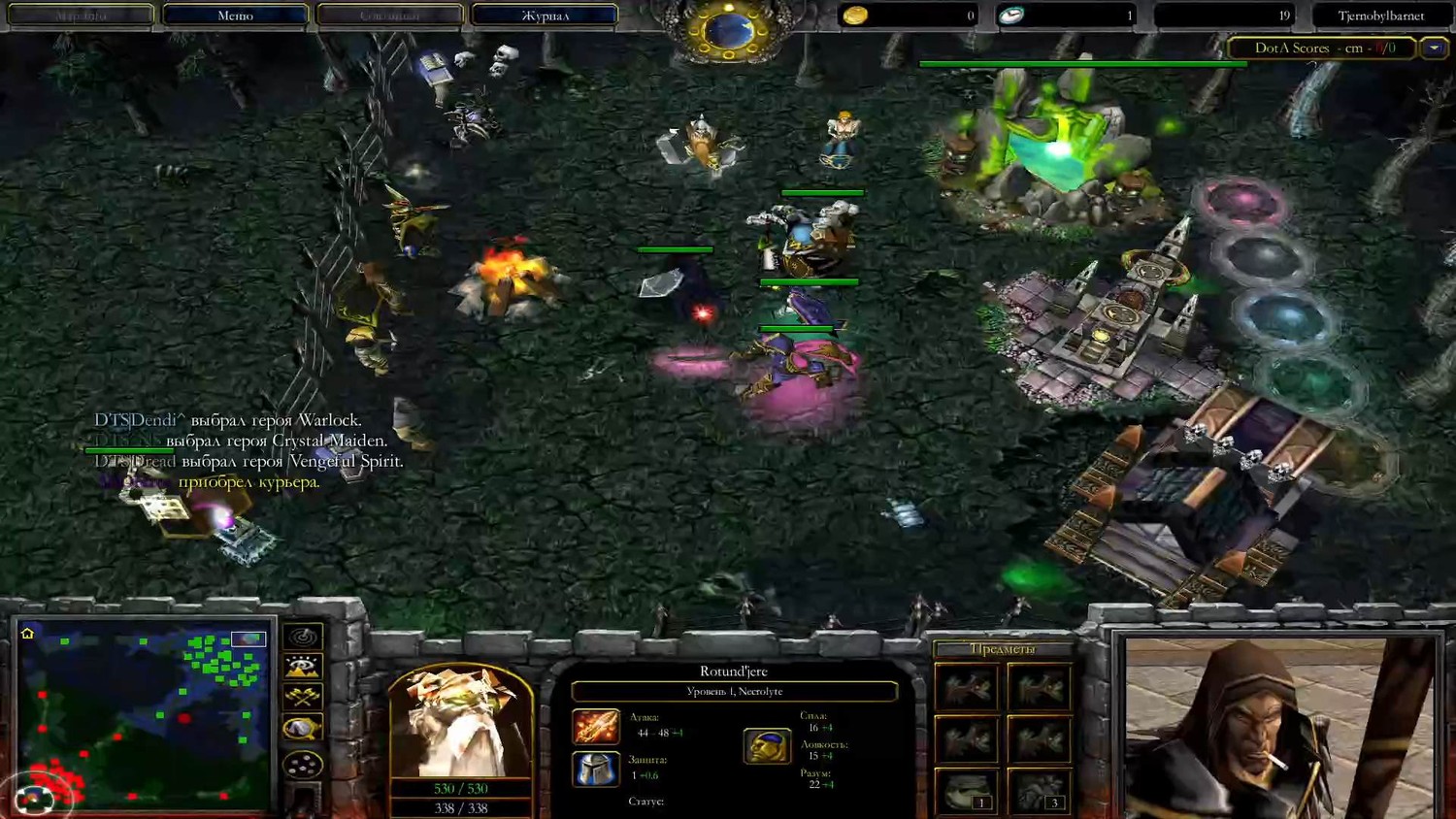Click on the minimap
This screenshot has width=1456, height=819.
click(143, 714)
